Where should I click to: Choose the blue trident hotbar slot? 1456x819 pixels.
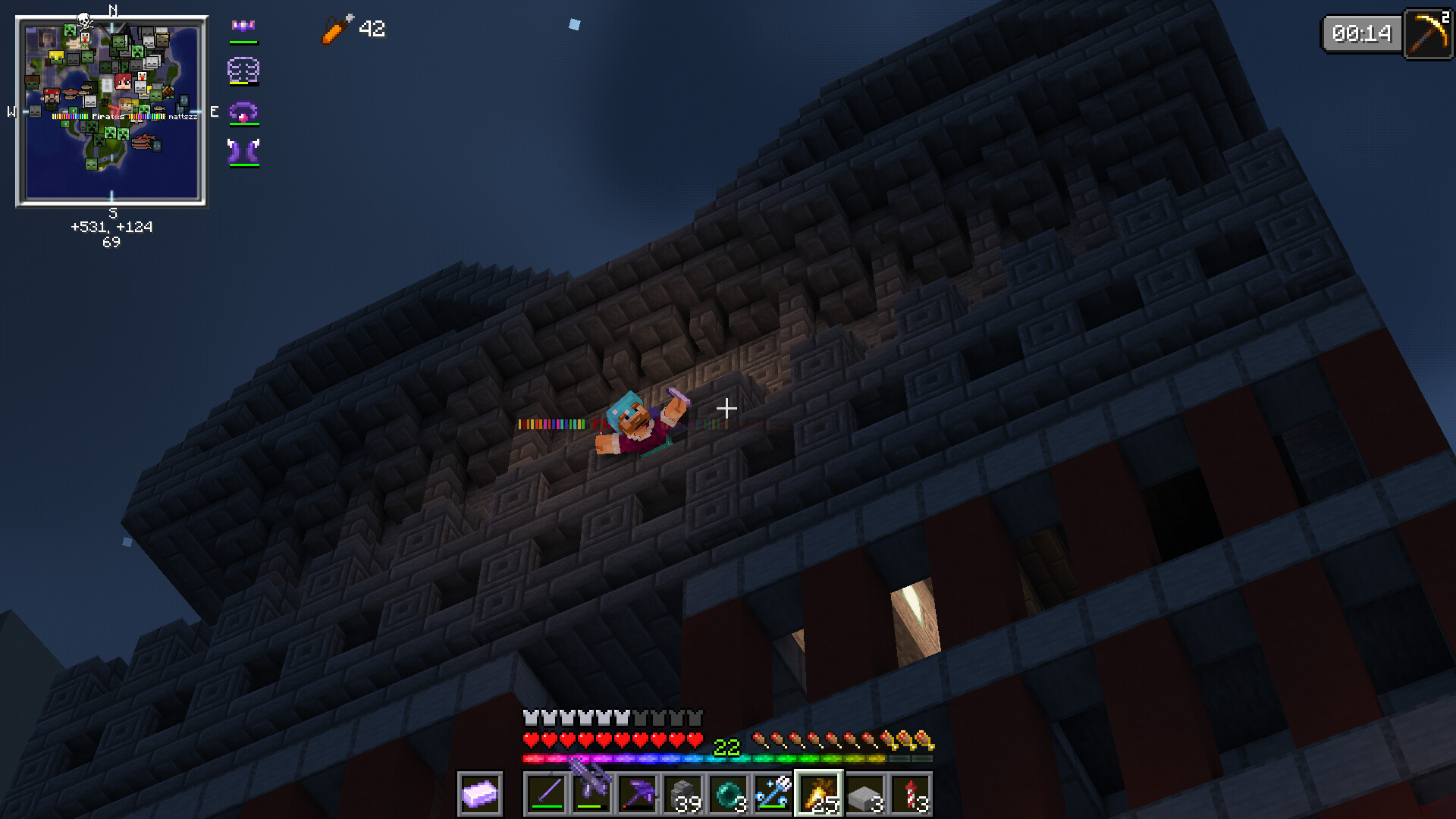tap(773, 794)
